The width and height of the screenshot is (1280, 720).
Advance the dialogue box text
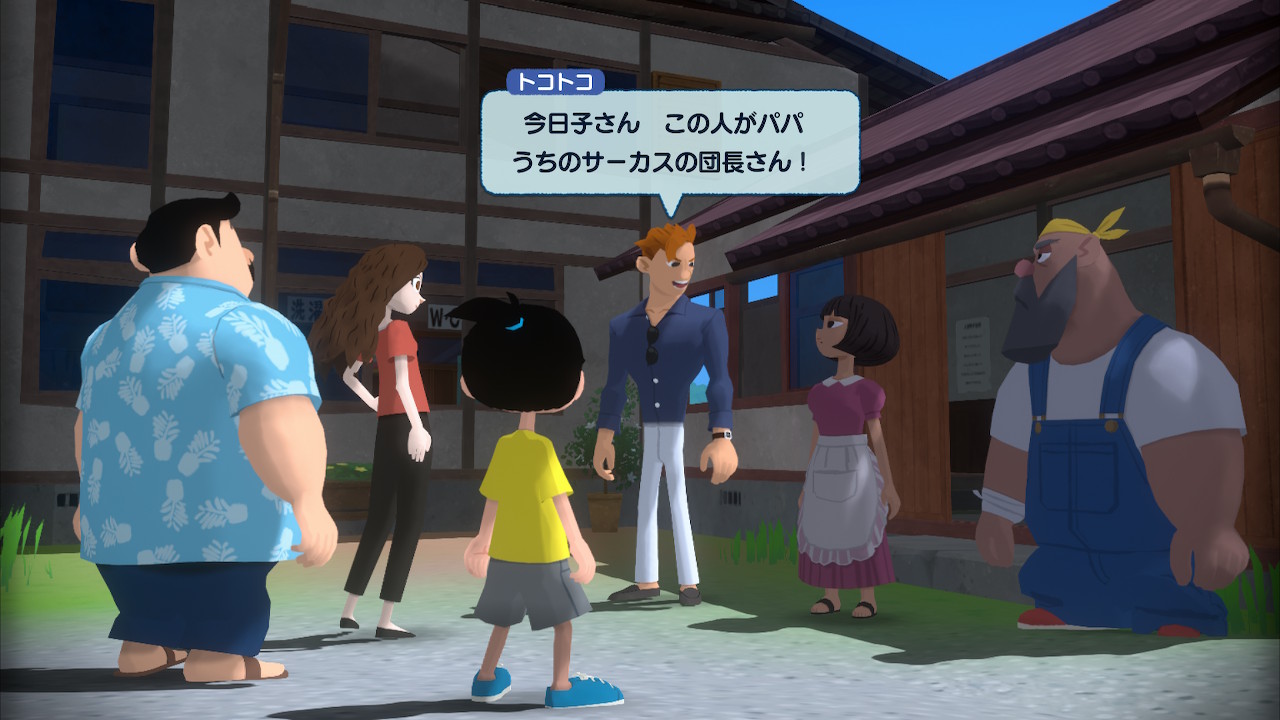click(670, 140)
